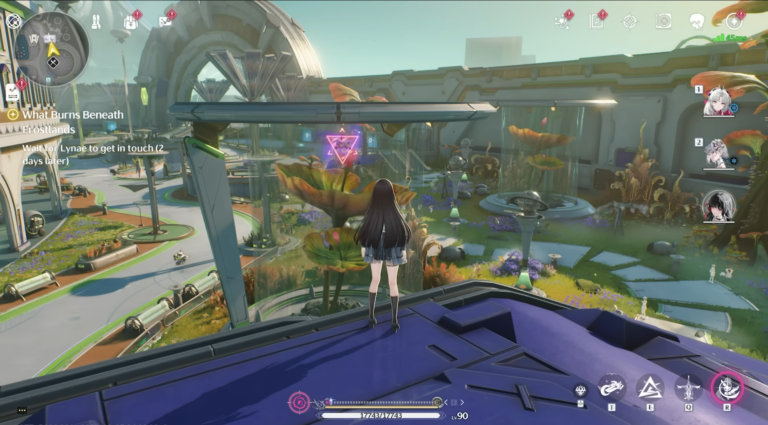
Task: Select the dark-haired character portrait
Action: pos(718,205)
